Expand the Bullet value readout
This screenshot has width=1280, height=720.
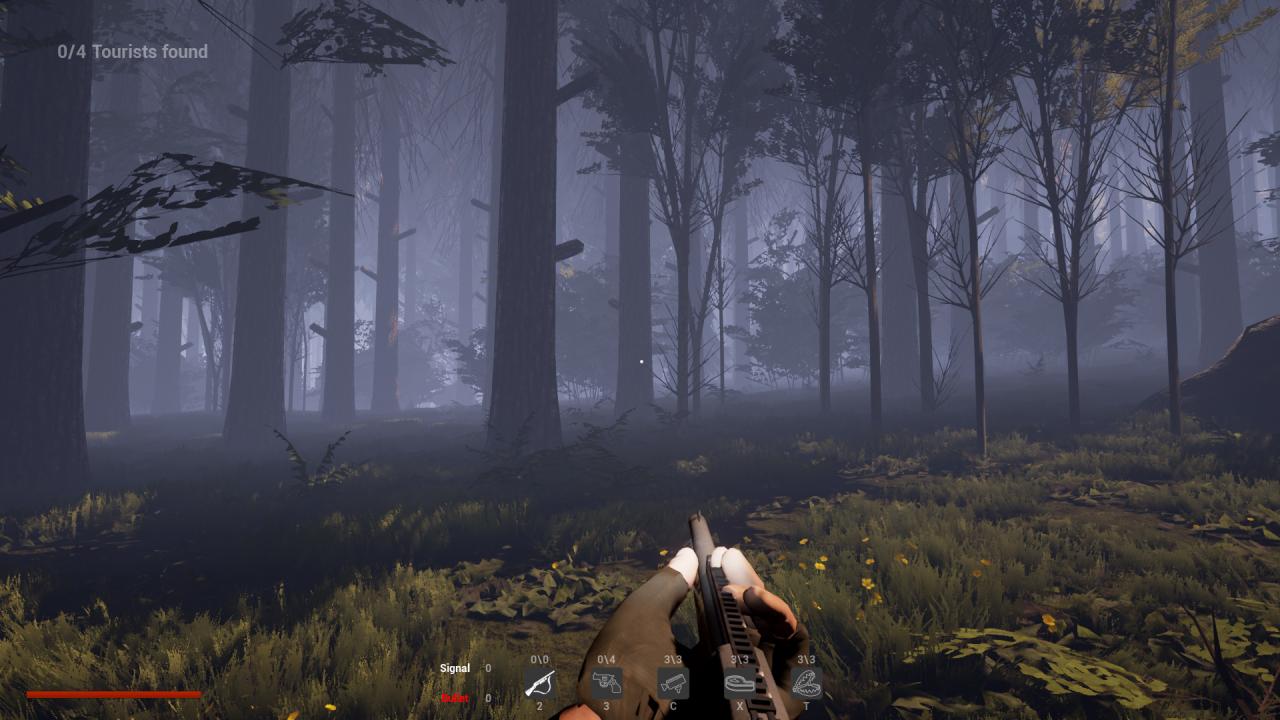pyautogui.click(x=487, y=698)
